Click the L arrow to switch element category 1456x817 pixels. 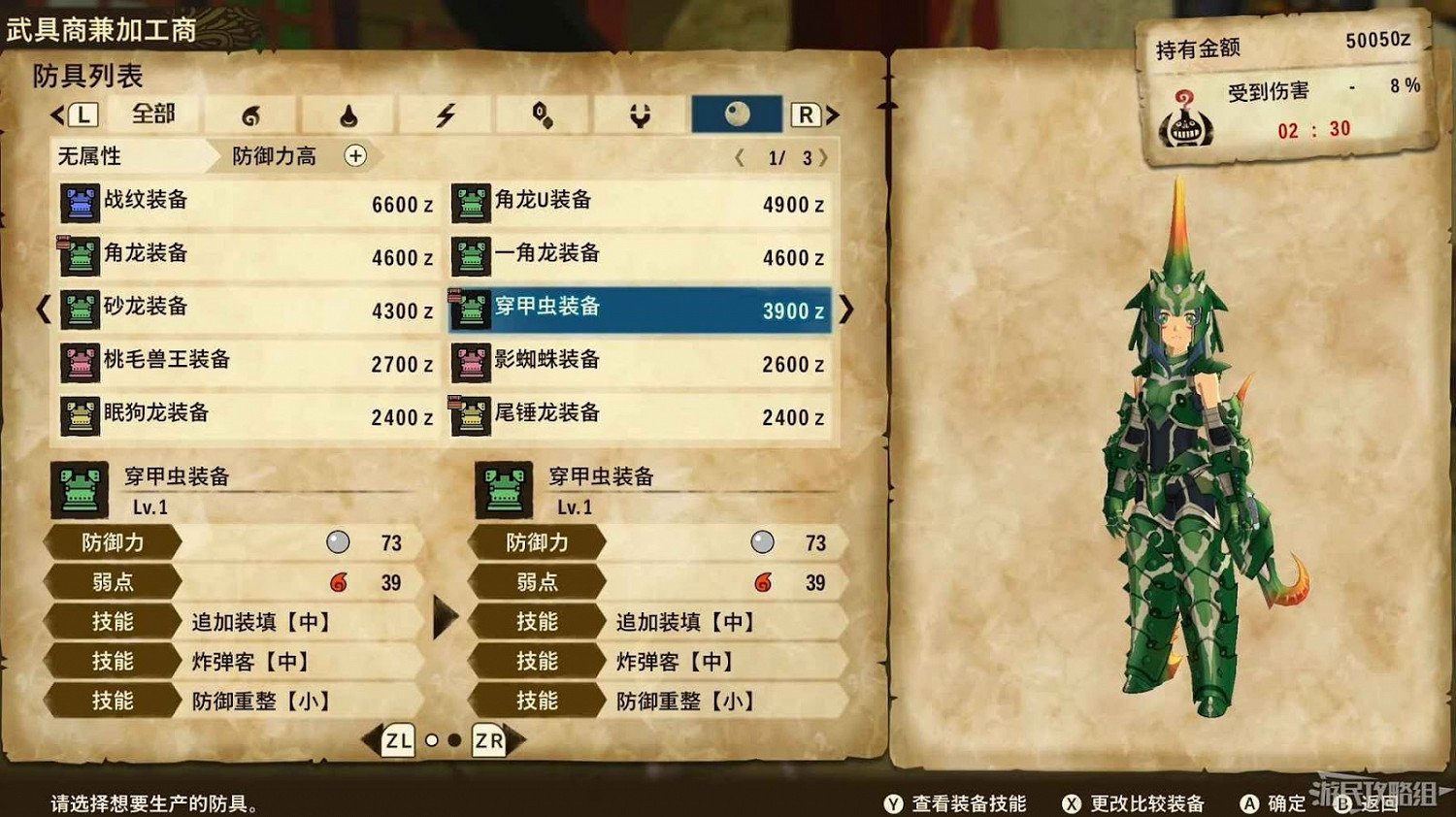click(x=84, y=114)
